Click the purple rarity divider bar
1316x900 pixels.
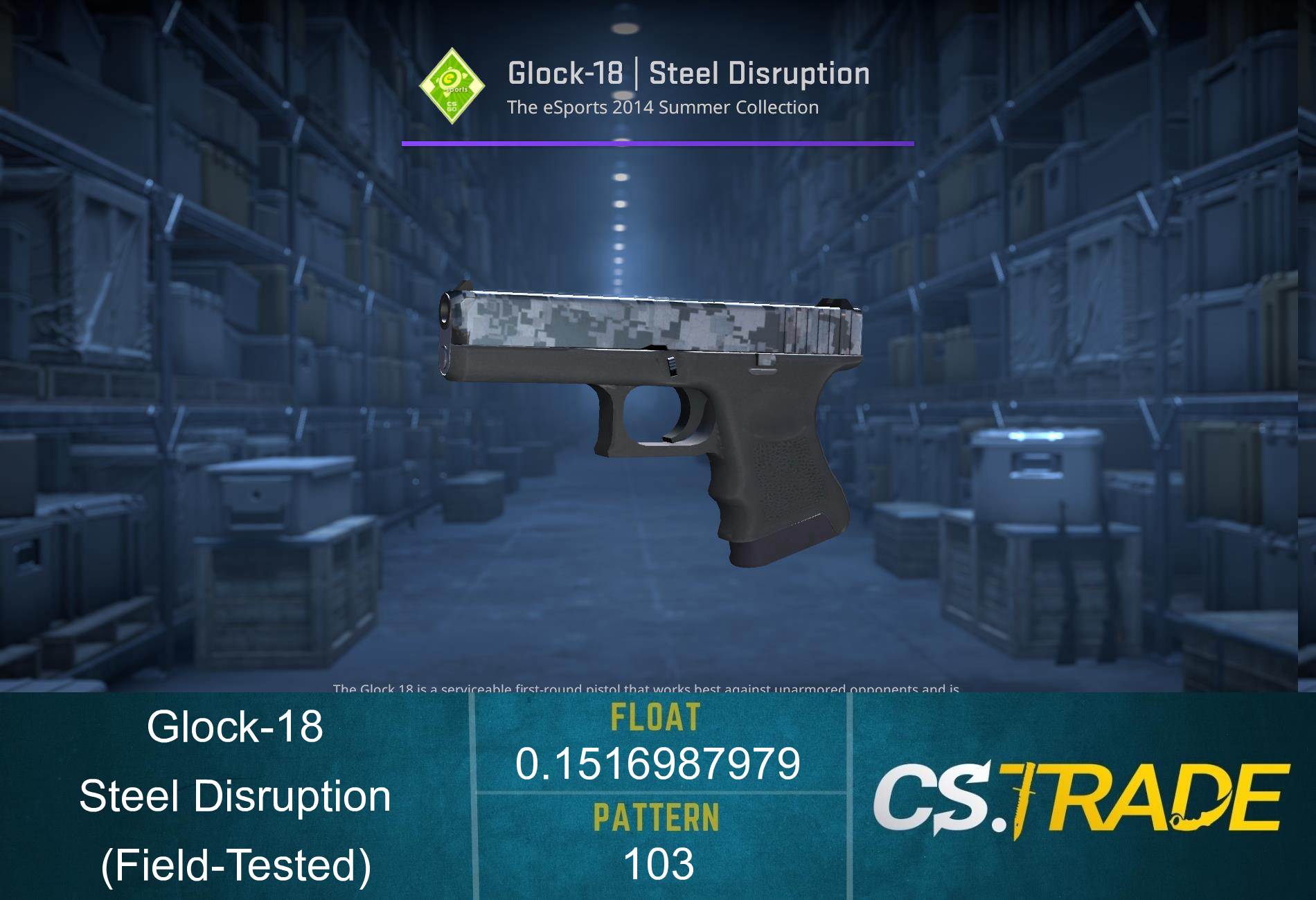point(657,143)
